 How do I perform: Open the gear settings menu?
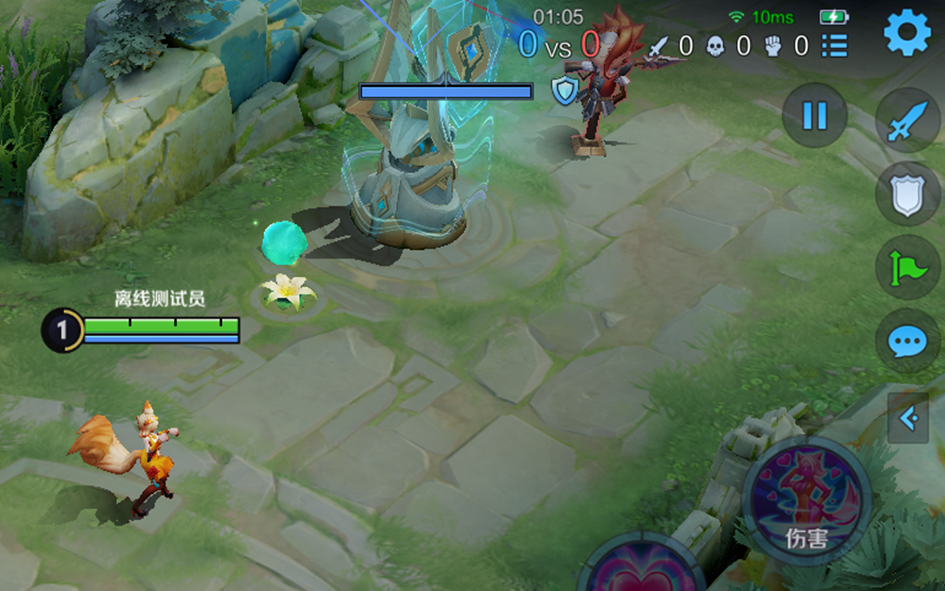coord(907,33)
